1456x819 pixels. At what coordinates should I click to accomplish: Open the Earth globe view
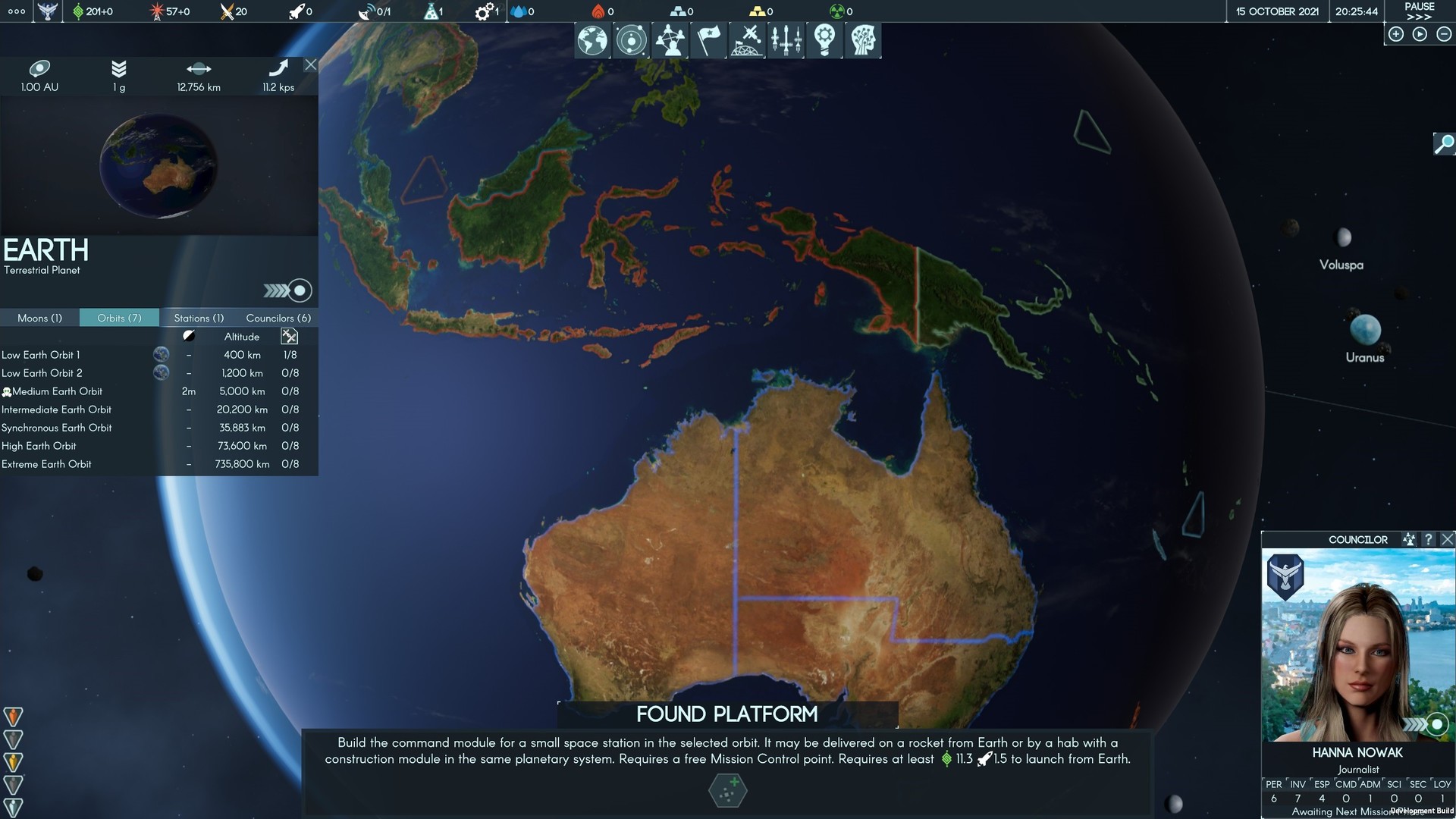coord(592,39)
